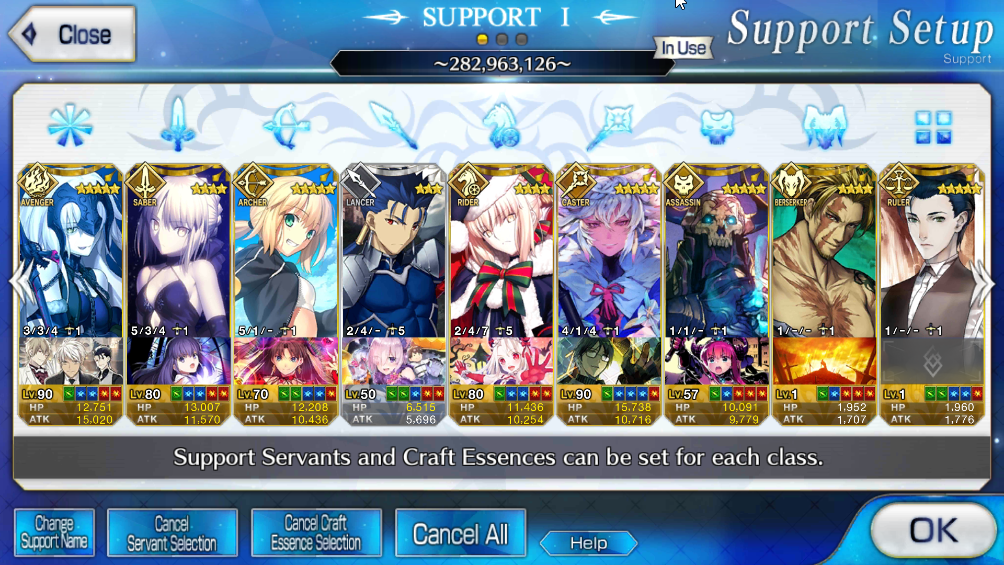The image size is (1004, 565).
Task: Select the Saber support servant card
Action: [x=178, y=260]
